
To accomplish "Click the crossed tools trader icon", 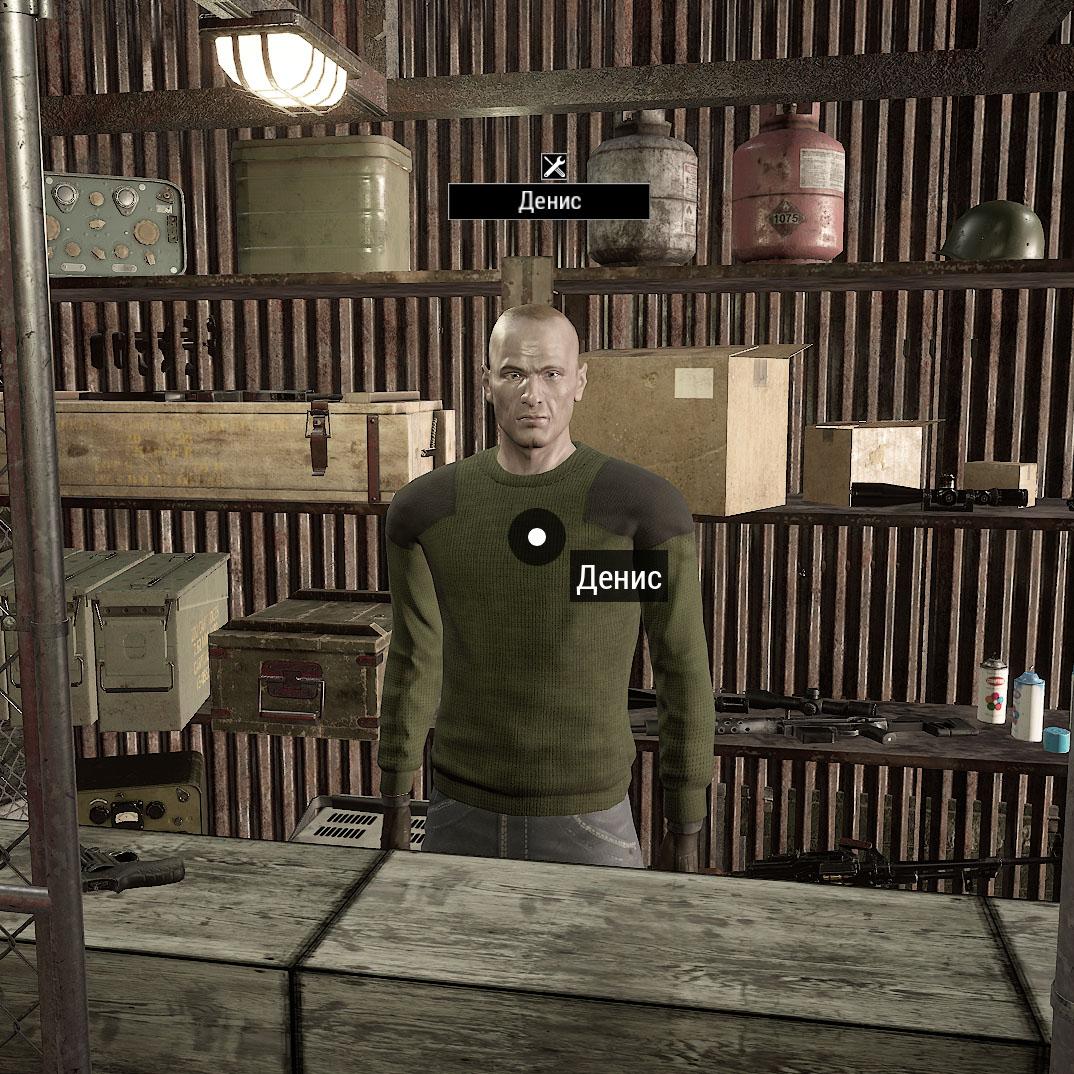I will [554, 166].
